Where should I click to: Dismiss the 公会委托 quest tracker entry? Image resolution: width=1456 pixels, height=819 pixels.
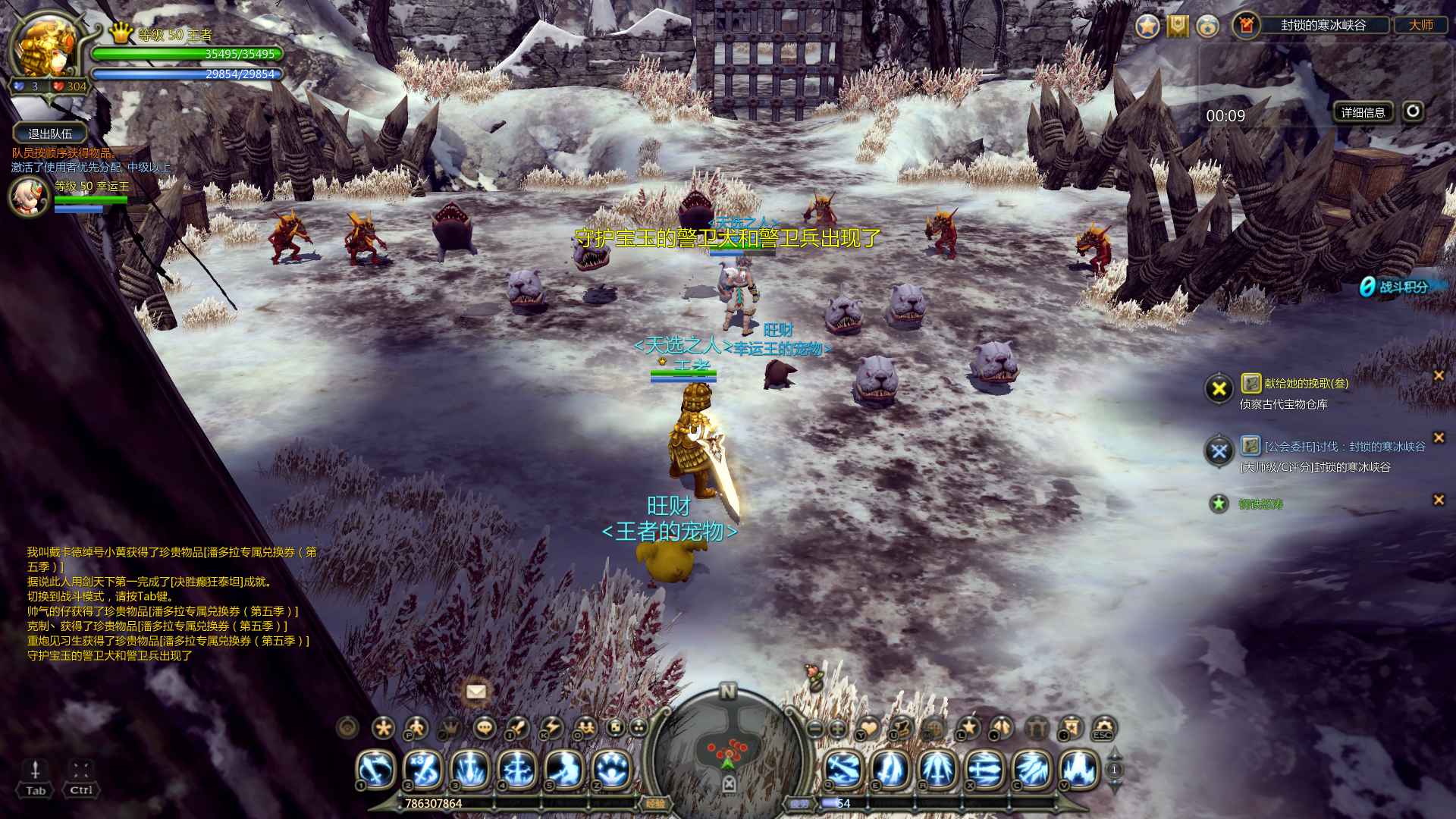click(x=1438, y=438)
